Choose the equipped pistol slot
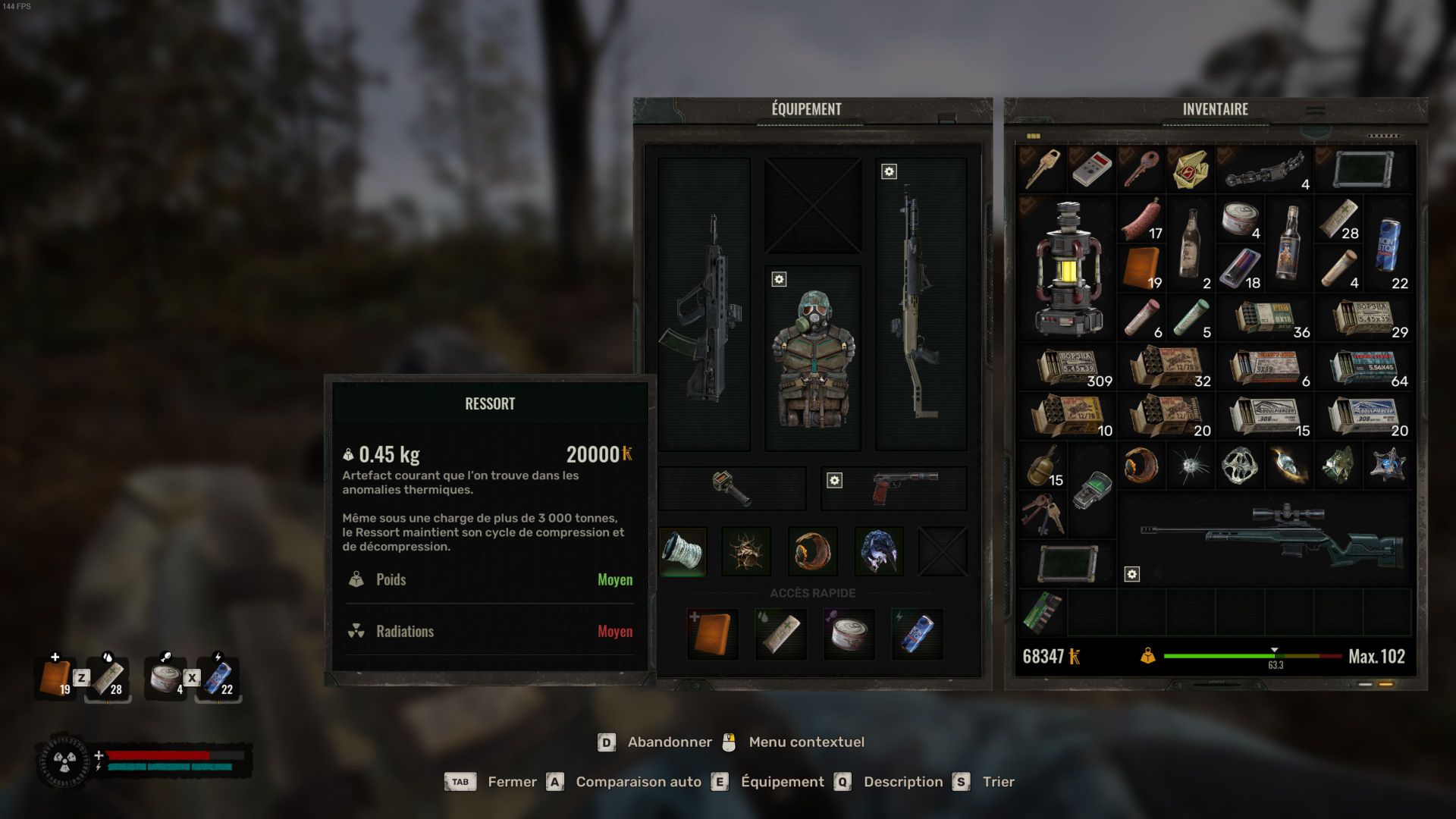Image resolution: width=1456 pixels, height=819 pixels. point(902,488)
